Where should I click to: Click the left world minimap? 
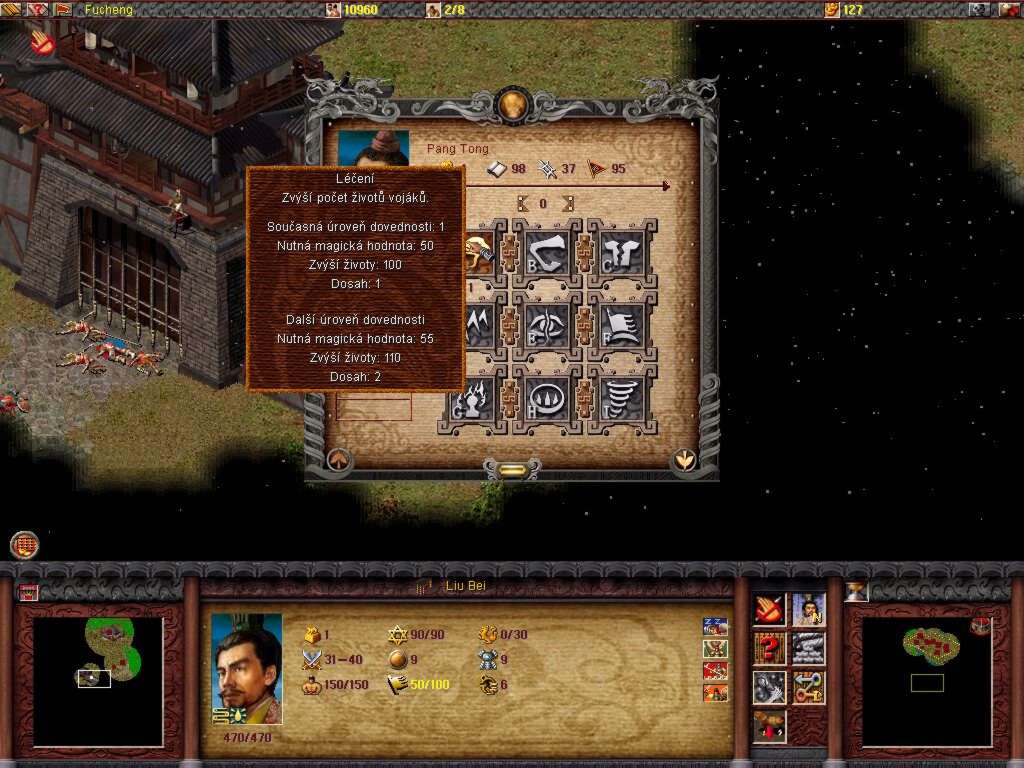(x=97, y=681)
